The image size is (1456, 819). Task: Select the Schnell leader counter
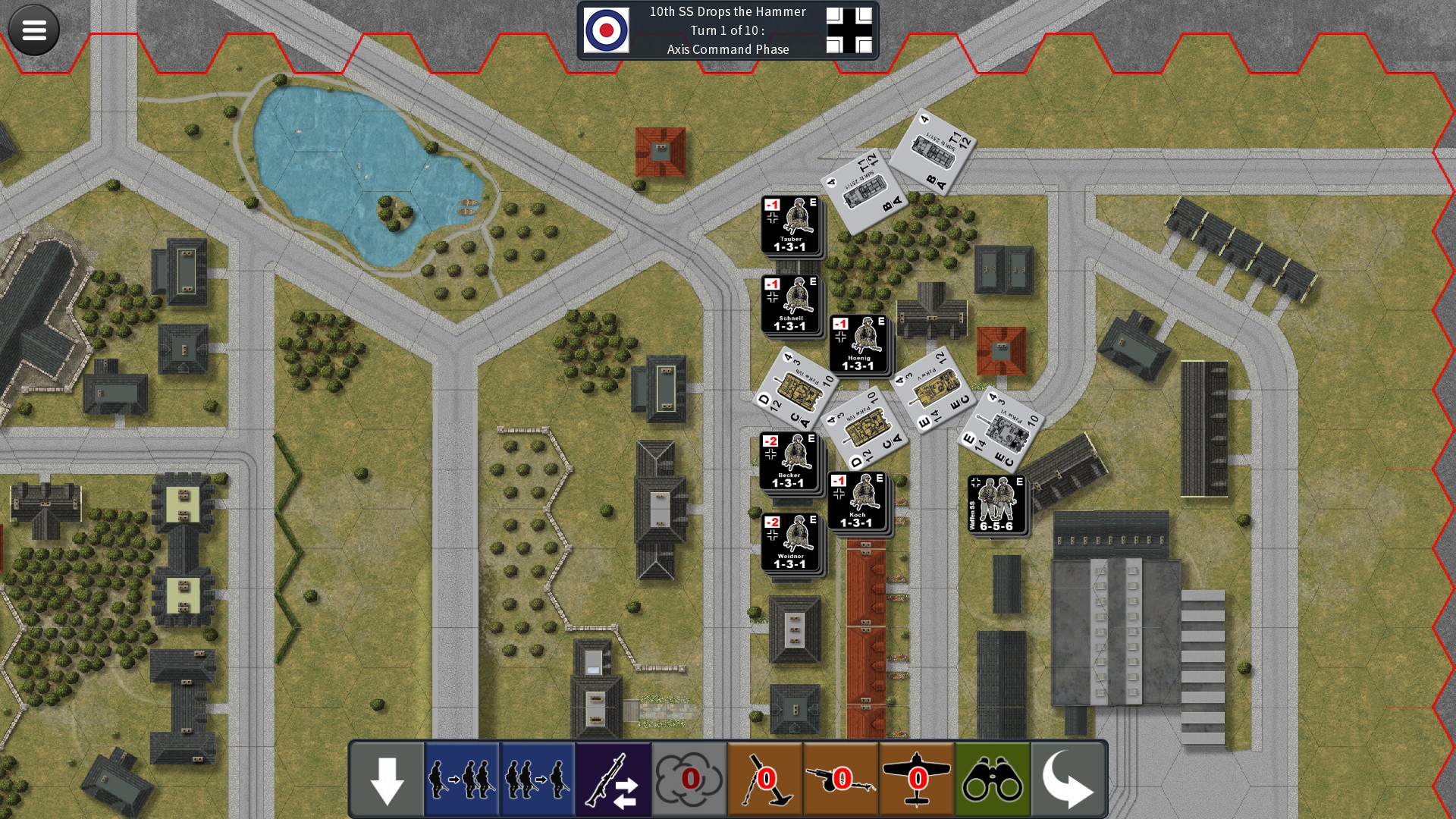click(790, 305)
